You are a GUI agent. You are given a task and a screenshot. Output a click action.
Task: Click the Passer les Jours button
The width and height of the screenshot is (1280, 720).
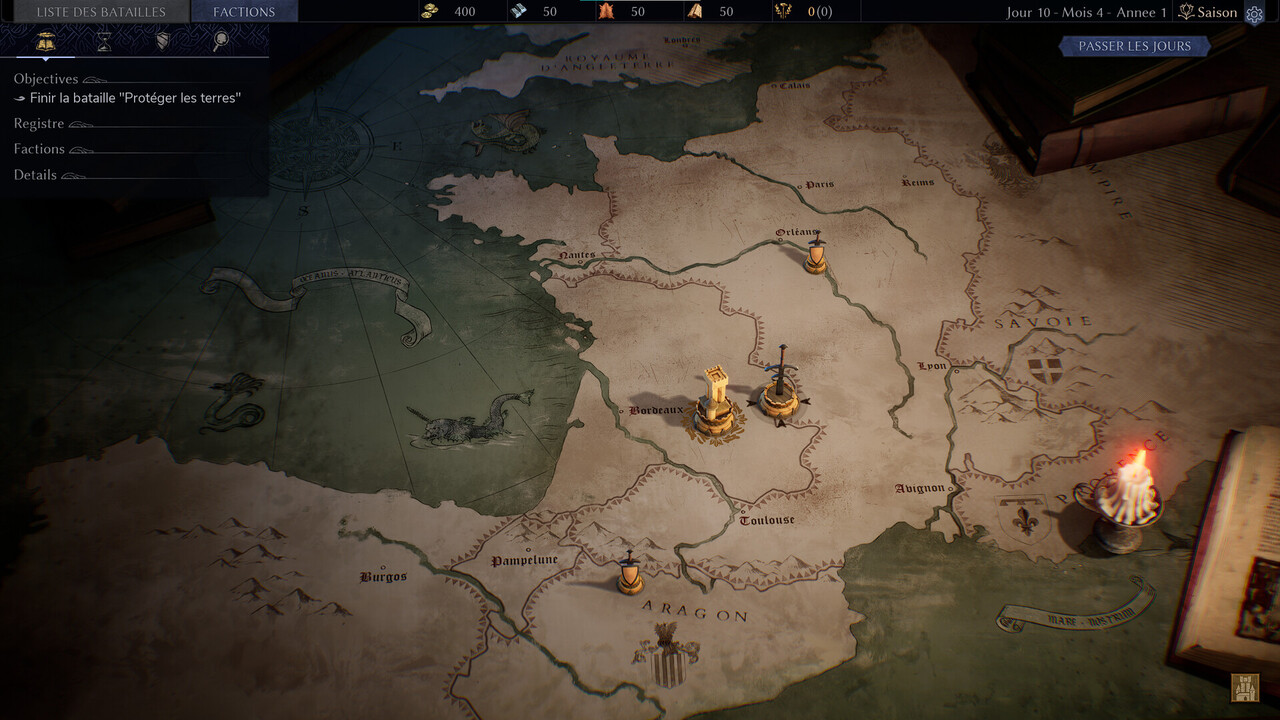[x=1134, y=46]
